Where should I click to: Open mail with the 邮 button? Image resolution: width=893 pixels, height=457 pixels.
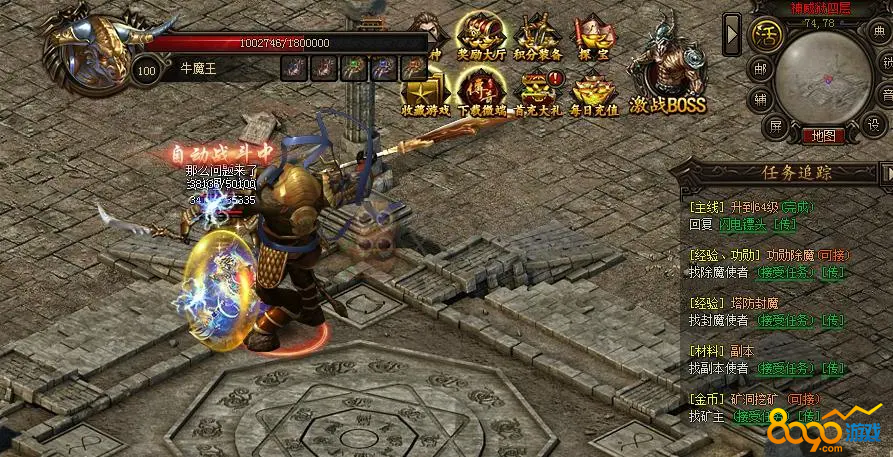760,70
